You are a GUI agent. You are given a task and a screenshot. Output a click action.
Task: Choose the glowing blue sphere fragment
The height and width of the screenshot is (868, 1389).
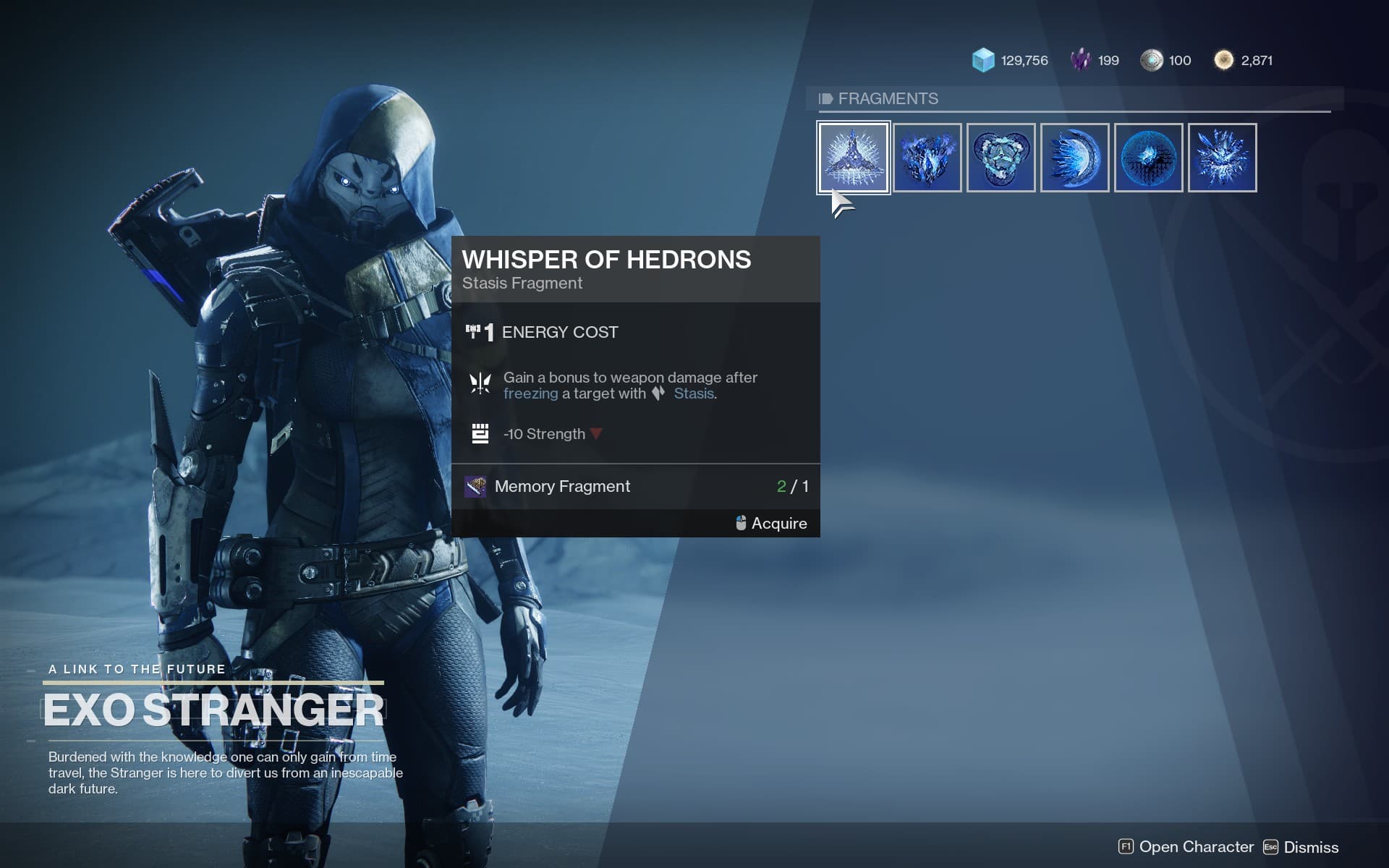(x=1149, y=158)
